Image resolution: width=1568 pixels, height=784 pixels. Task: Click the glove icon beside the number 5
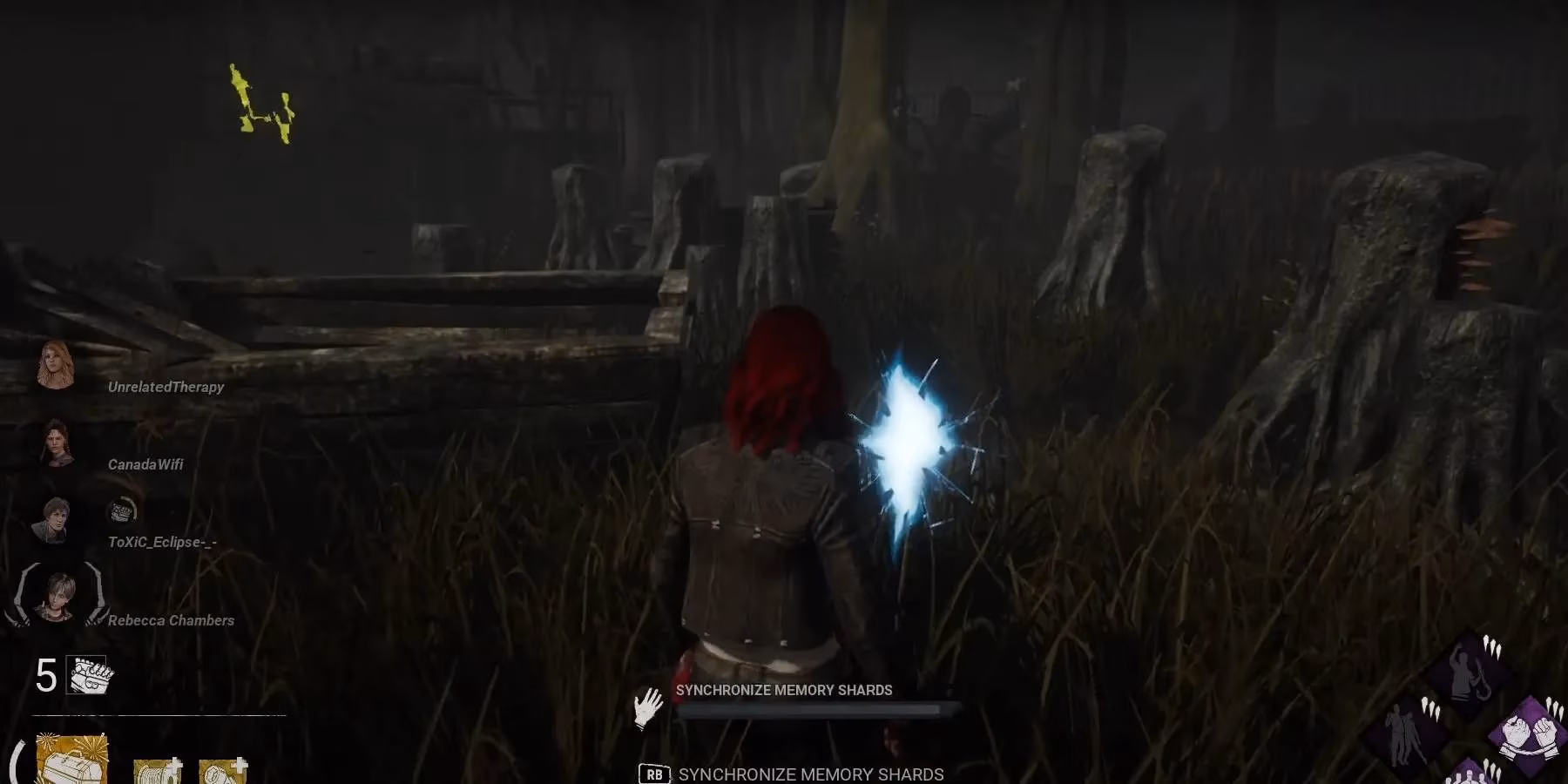[85, 674]
